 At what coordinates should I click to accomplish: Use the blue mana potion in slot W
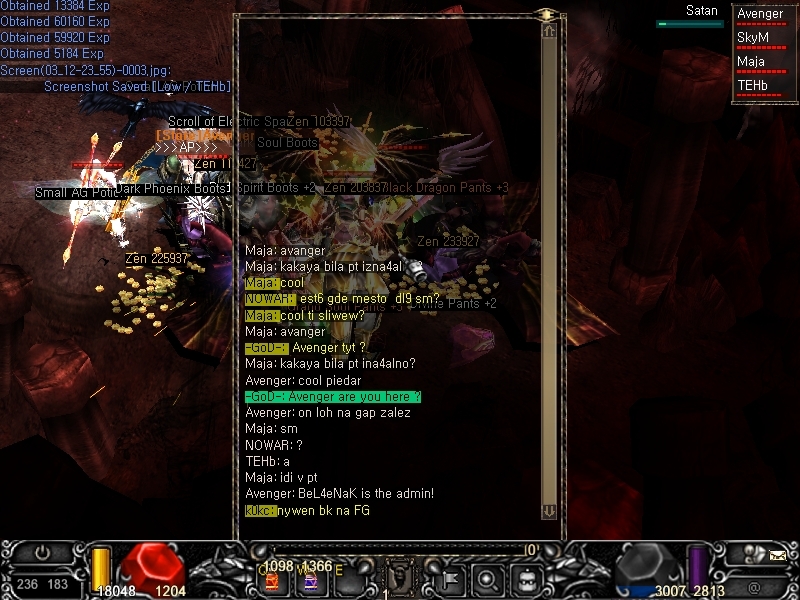[311, 581]
